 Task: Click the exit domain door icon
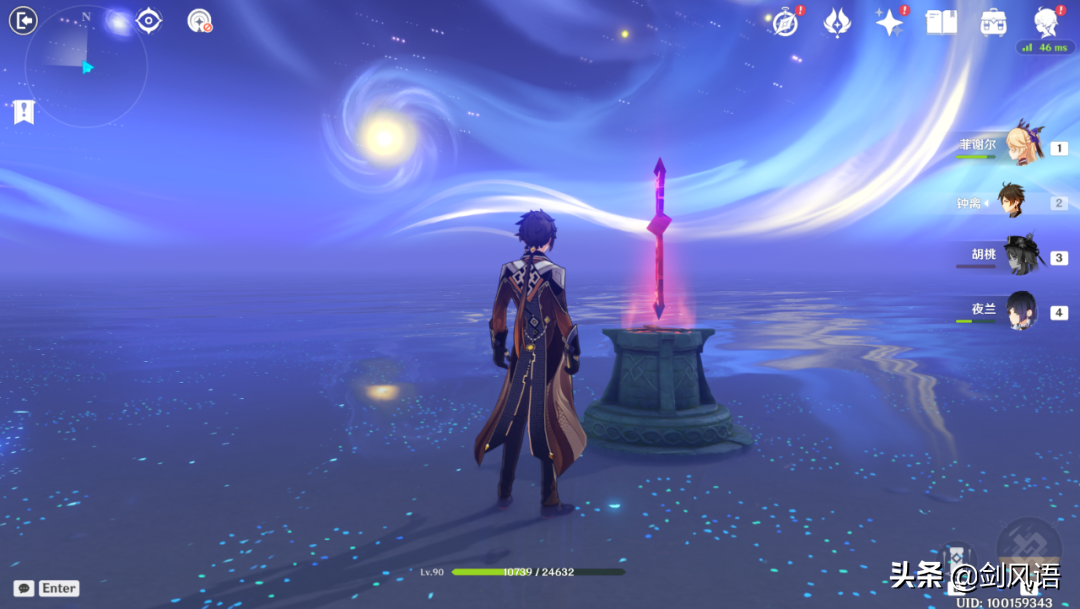point(23,20)
